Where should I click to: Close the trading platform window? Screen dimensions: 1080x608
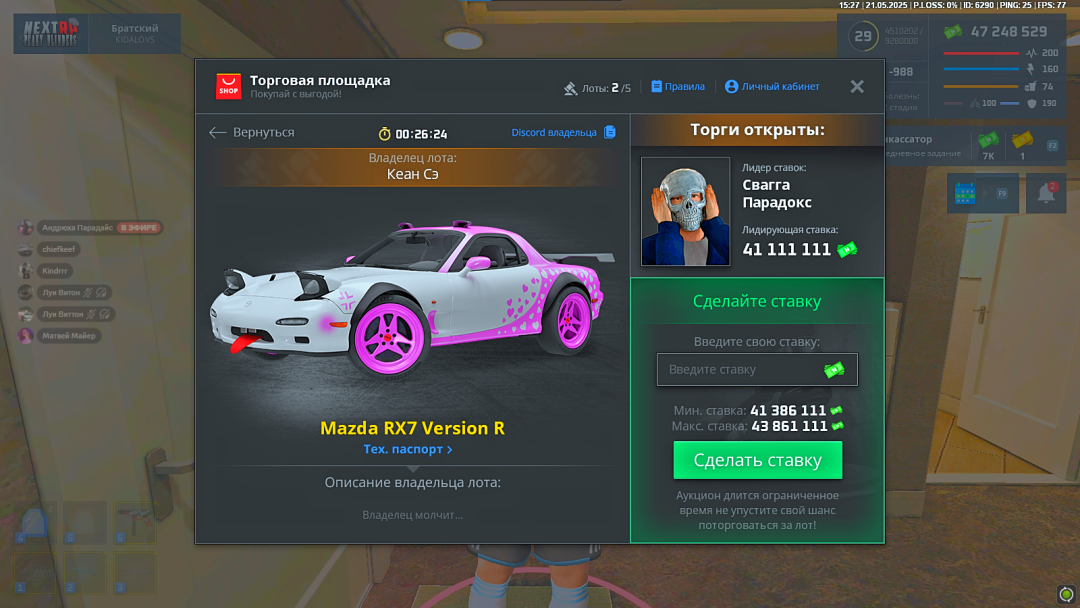(857, 87)
